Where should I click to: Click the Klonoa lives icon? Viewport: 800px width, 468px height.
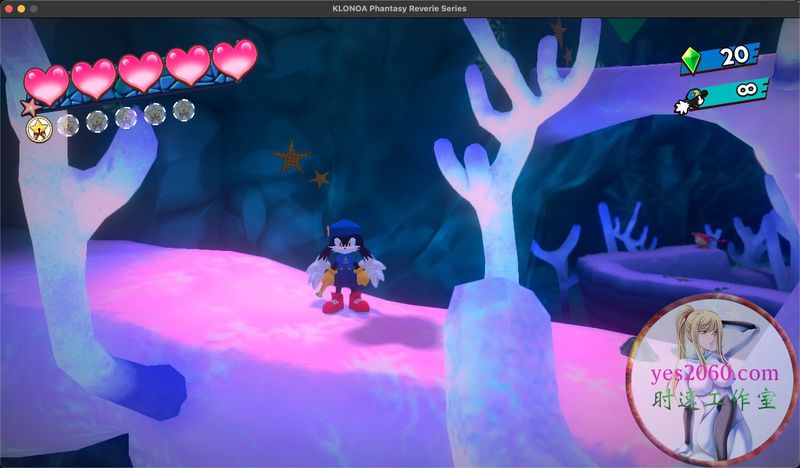coord(692,102)
